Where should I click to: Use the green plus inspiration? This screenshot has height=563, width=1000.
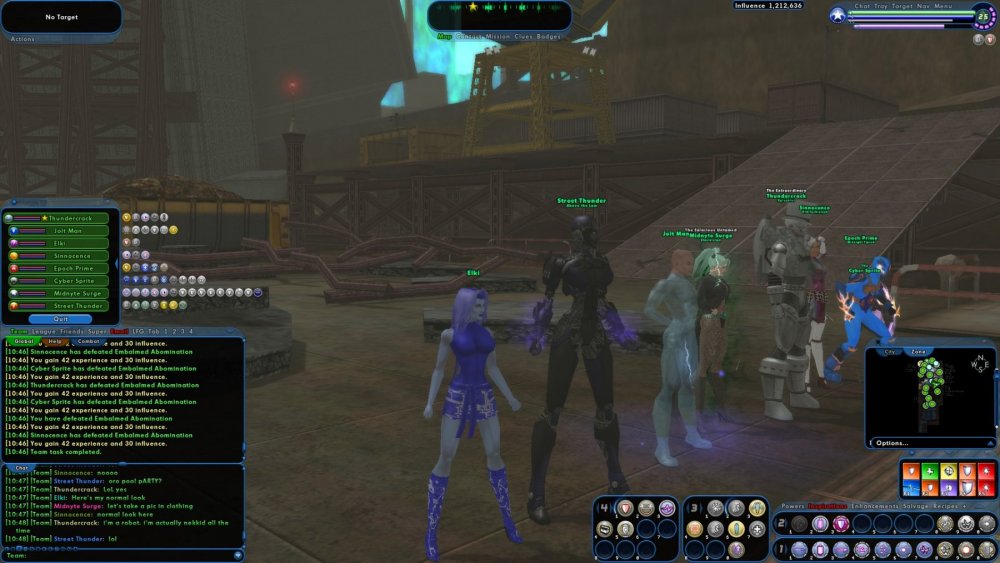[x=929, y=469]
